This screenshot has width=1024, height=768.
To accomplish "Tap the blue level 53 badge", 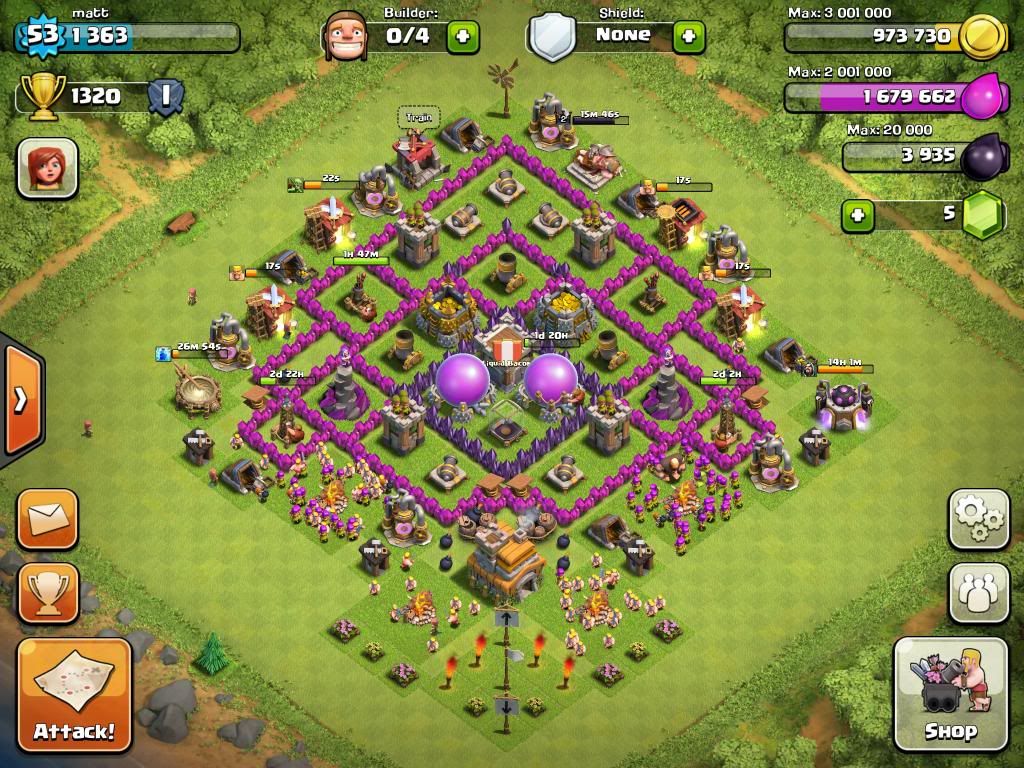I will (42, 36).
